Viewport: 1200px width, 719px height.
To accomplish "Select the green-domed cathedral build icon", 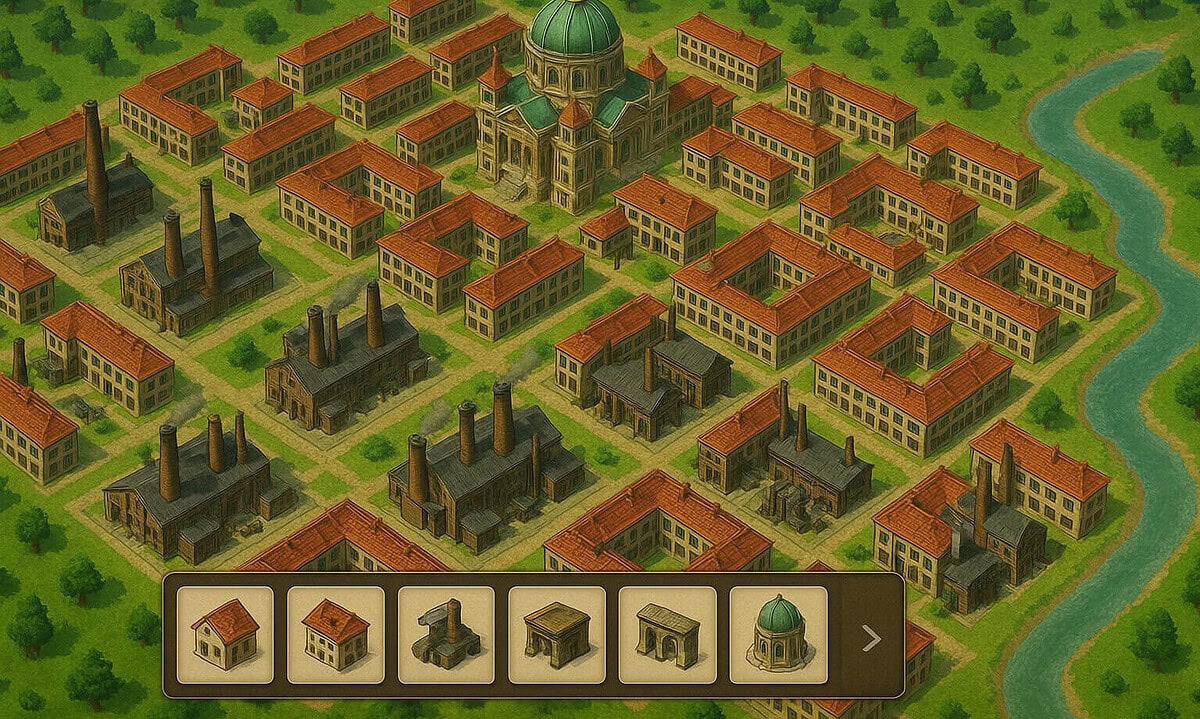I will click(x=778, y=634).
